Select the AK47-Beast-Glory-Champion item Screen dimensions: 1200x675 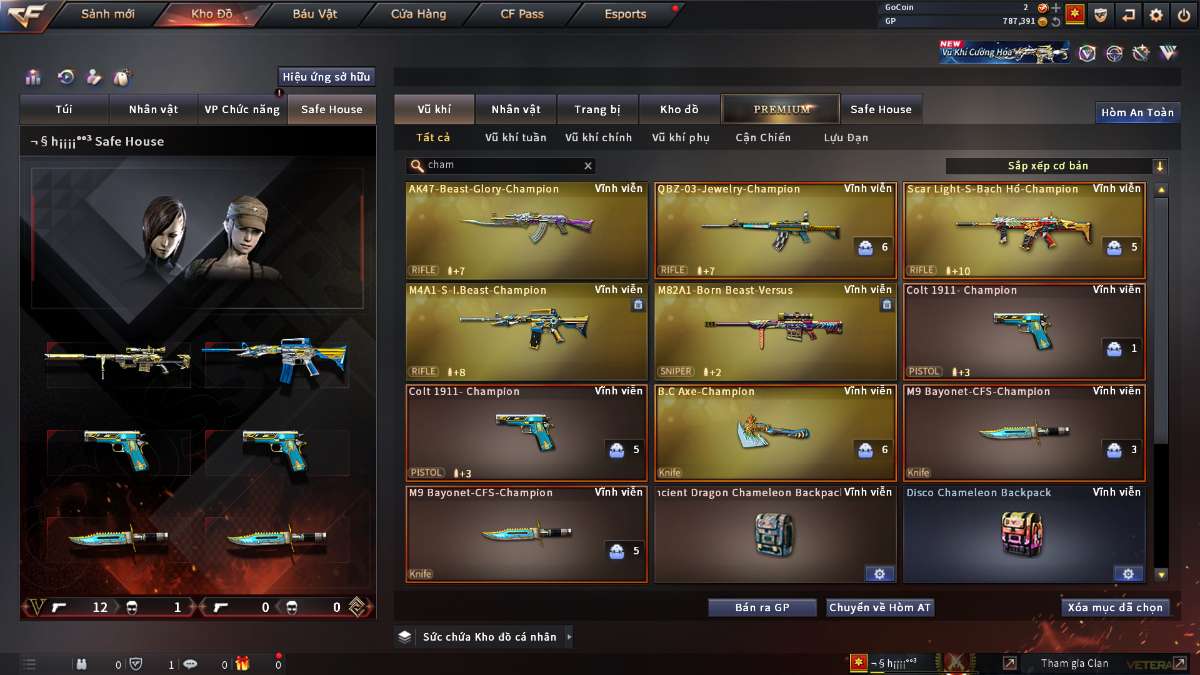[526, 230]
